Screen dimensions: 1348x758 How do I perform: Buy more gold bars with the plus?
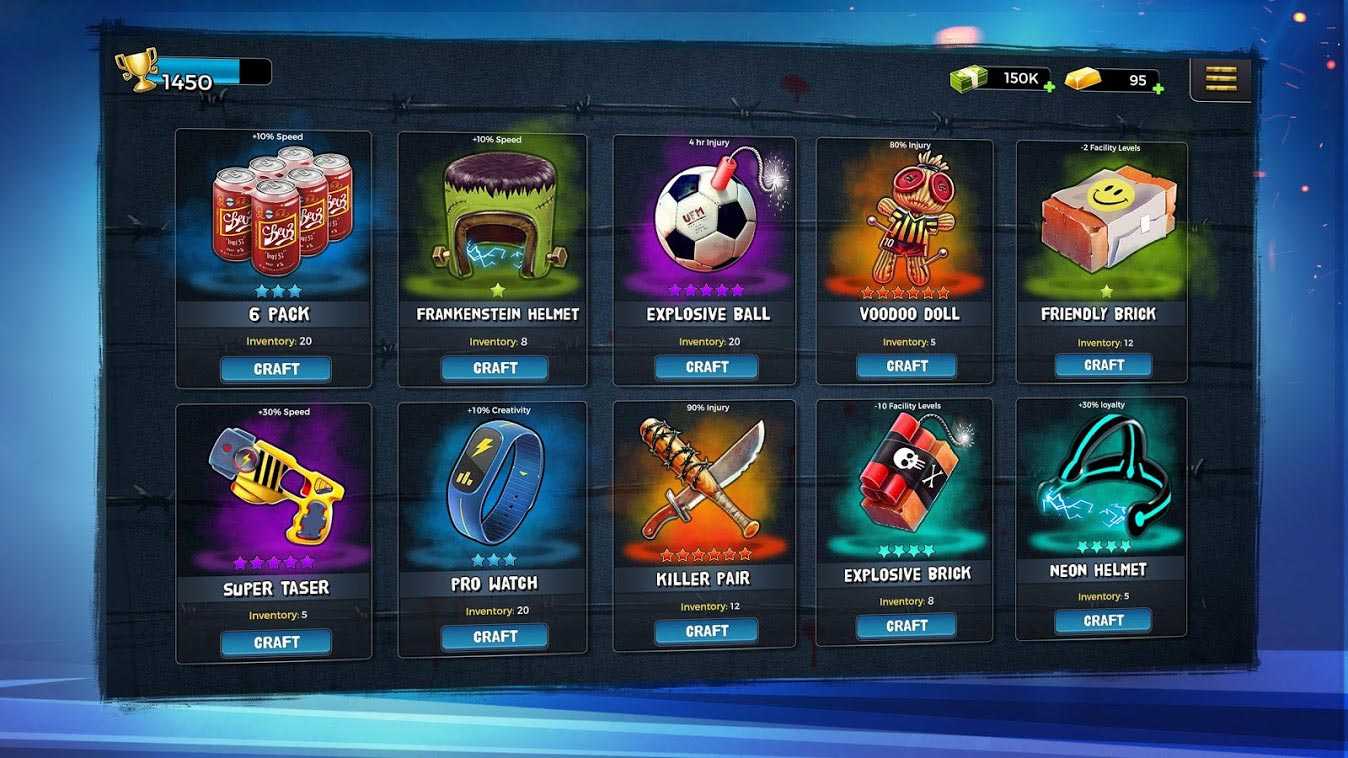point(1157,88)
